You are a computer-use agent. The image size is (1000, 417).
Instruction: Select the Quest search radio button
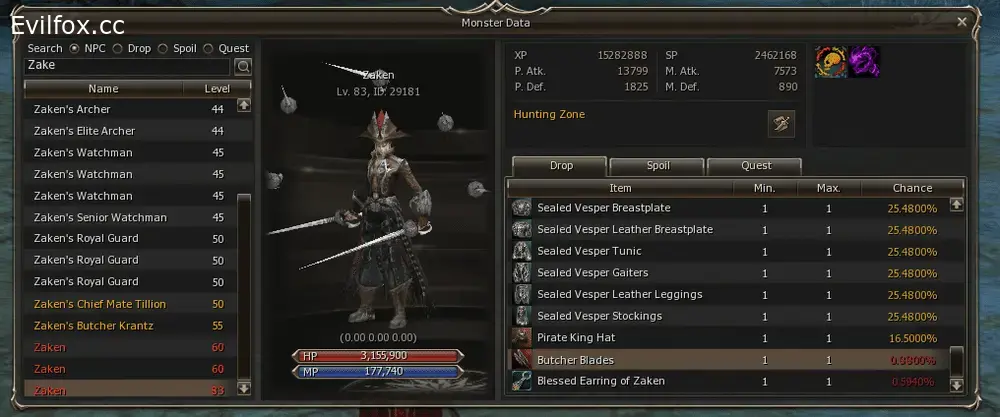pos(208,48)
